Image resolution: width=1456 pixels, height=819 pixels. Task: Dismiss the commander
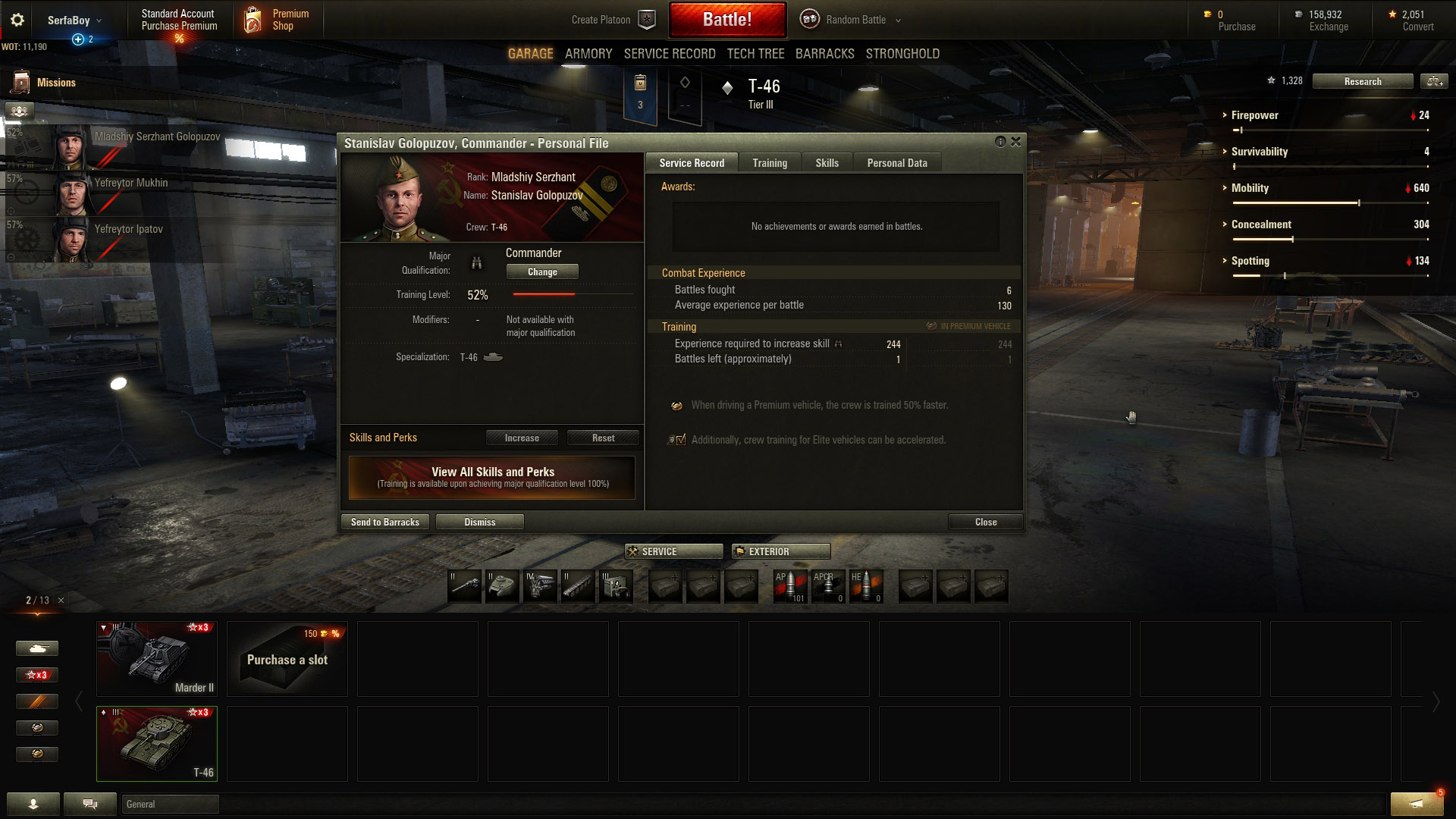click(x=479, y=522)
